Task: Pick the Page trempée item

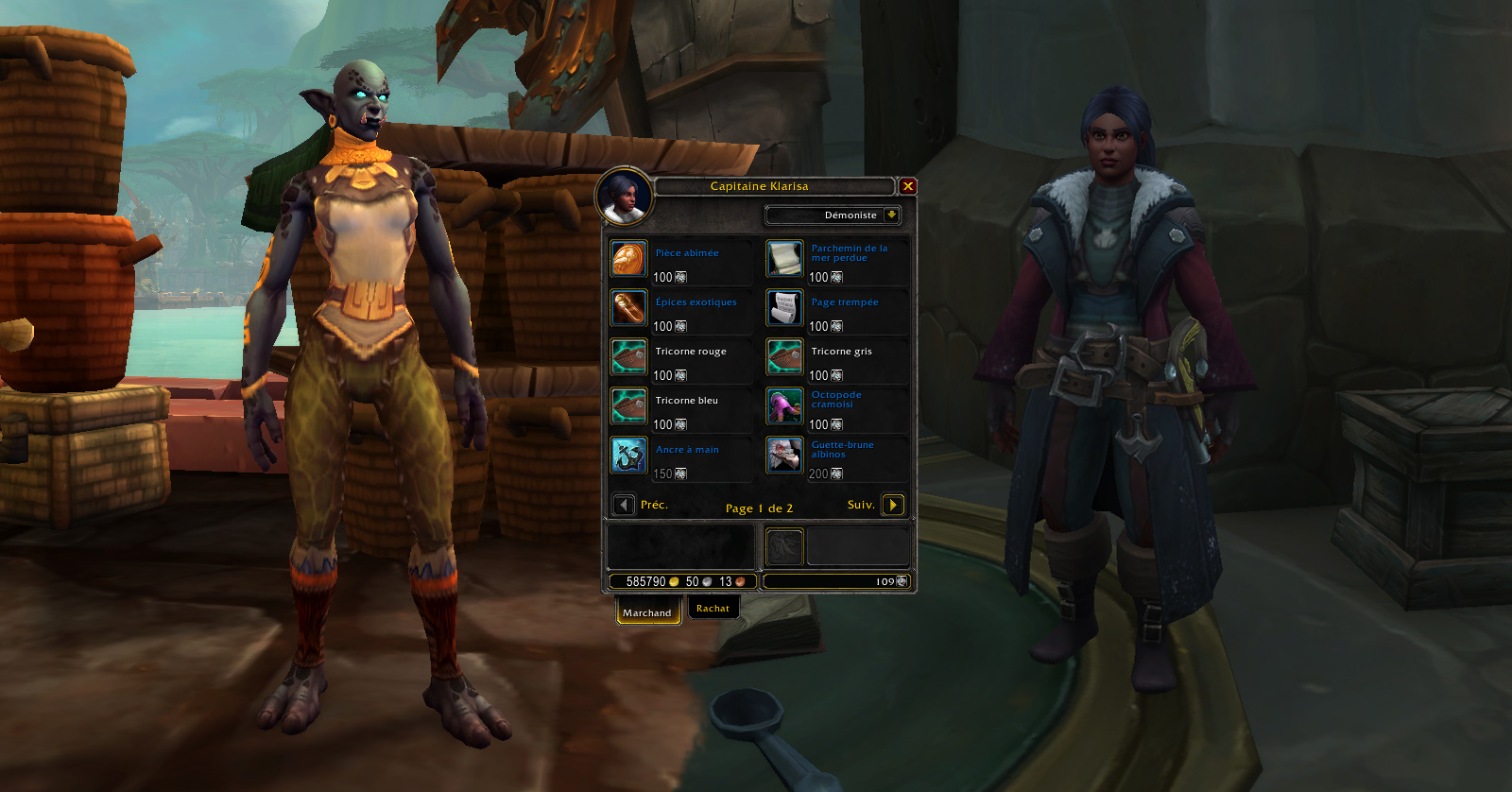Action: coord(784,307)
